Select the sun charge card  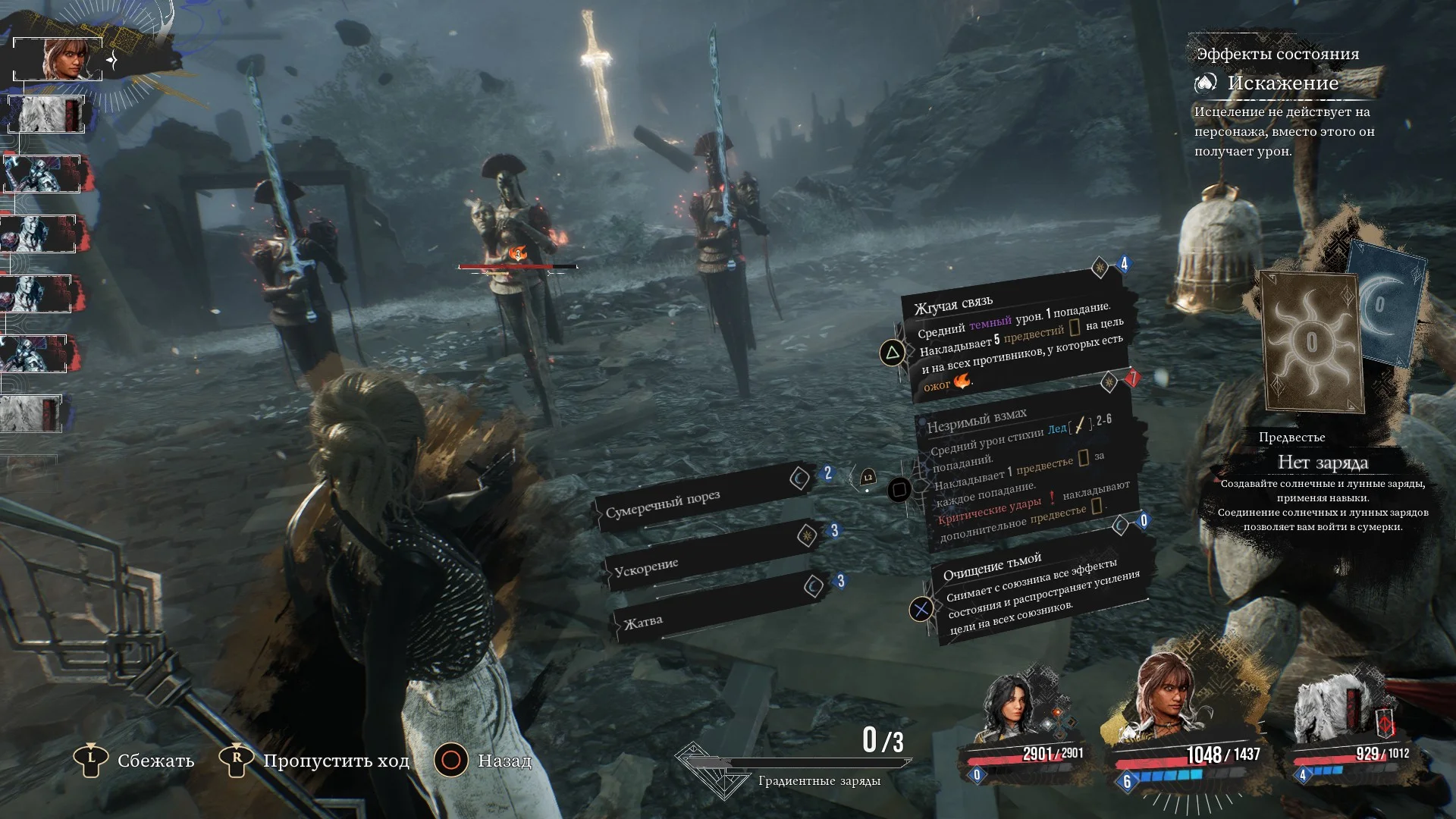pos(1311,341)
